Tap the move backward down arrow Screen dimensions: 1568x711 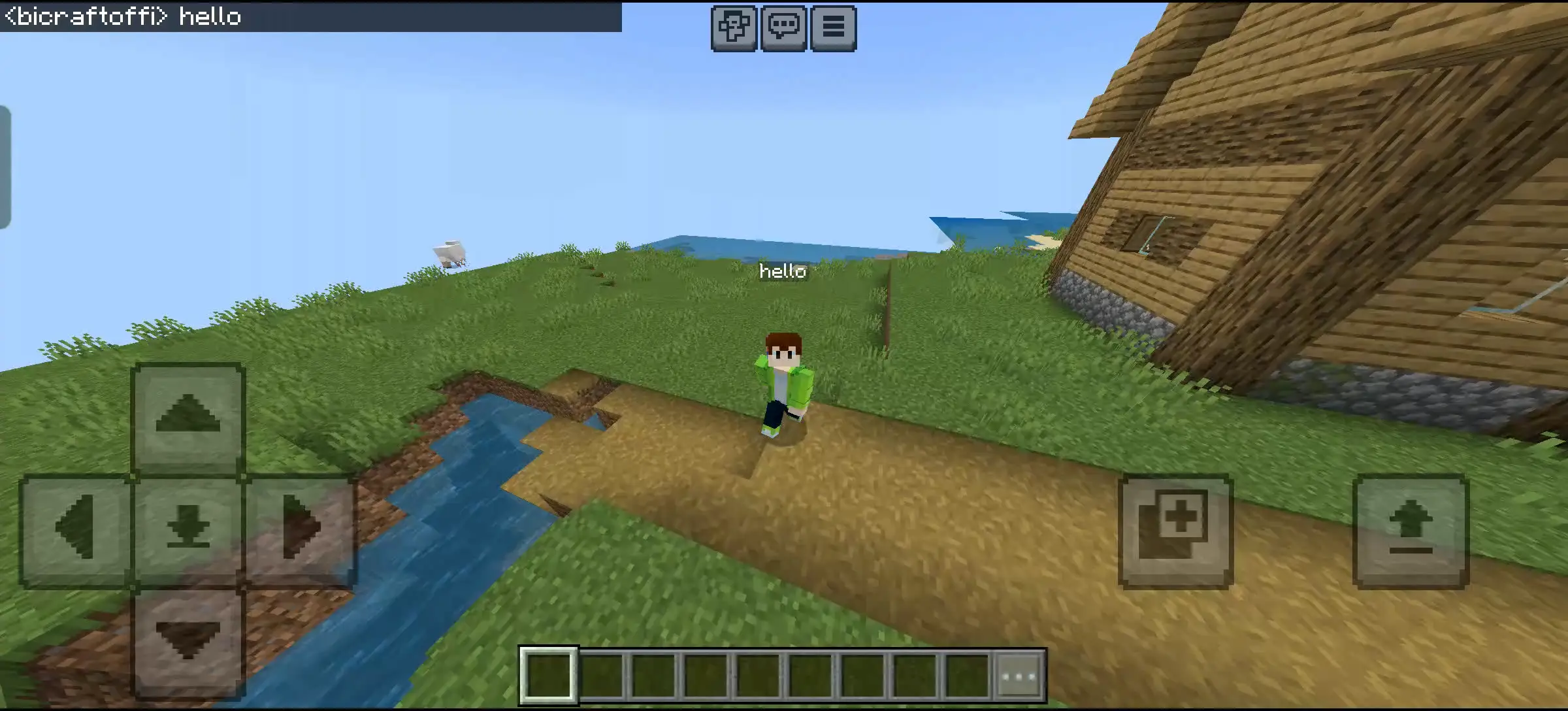click(x=188, y=640)
